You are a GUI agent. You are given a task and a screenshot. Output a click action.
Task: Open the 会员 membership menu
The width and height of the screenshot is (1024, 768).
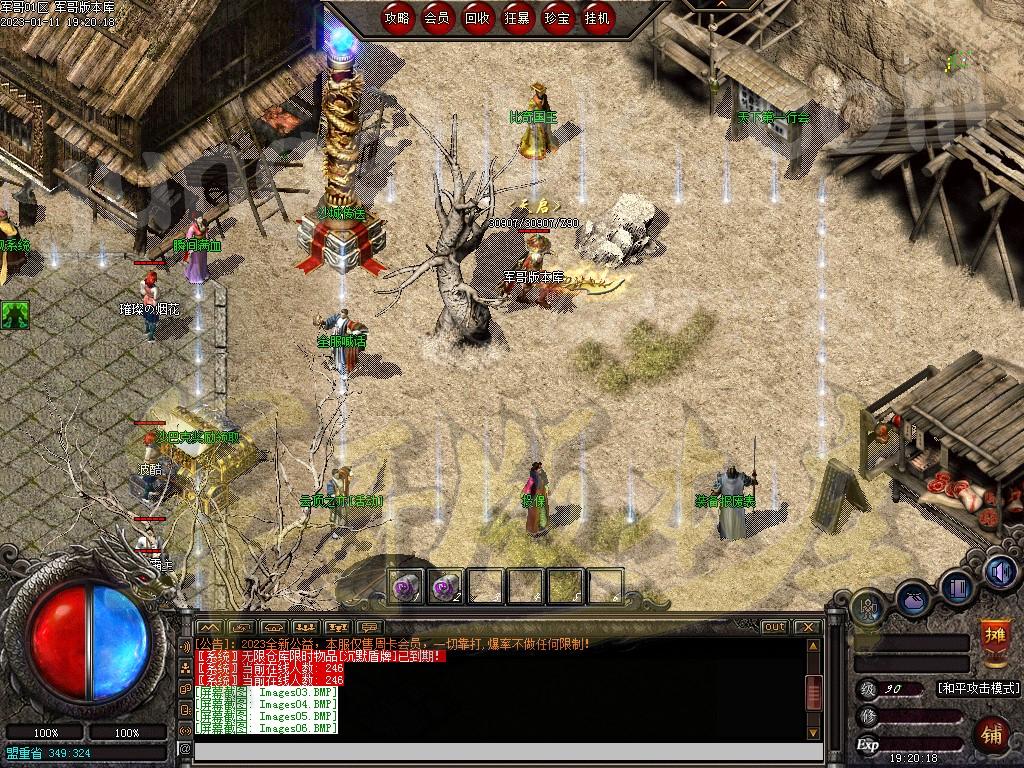click(437, 18)
